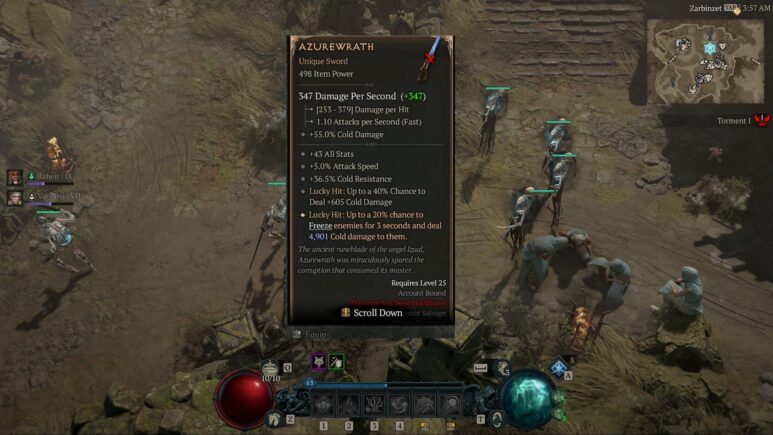Click the Azurewrath sword icon in tooltip

(431, 58)
